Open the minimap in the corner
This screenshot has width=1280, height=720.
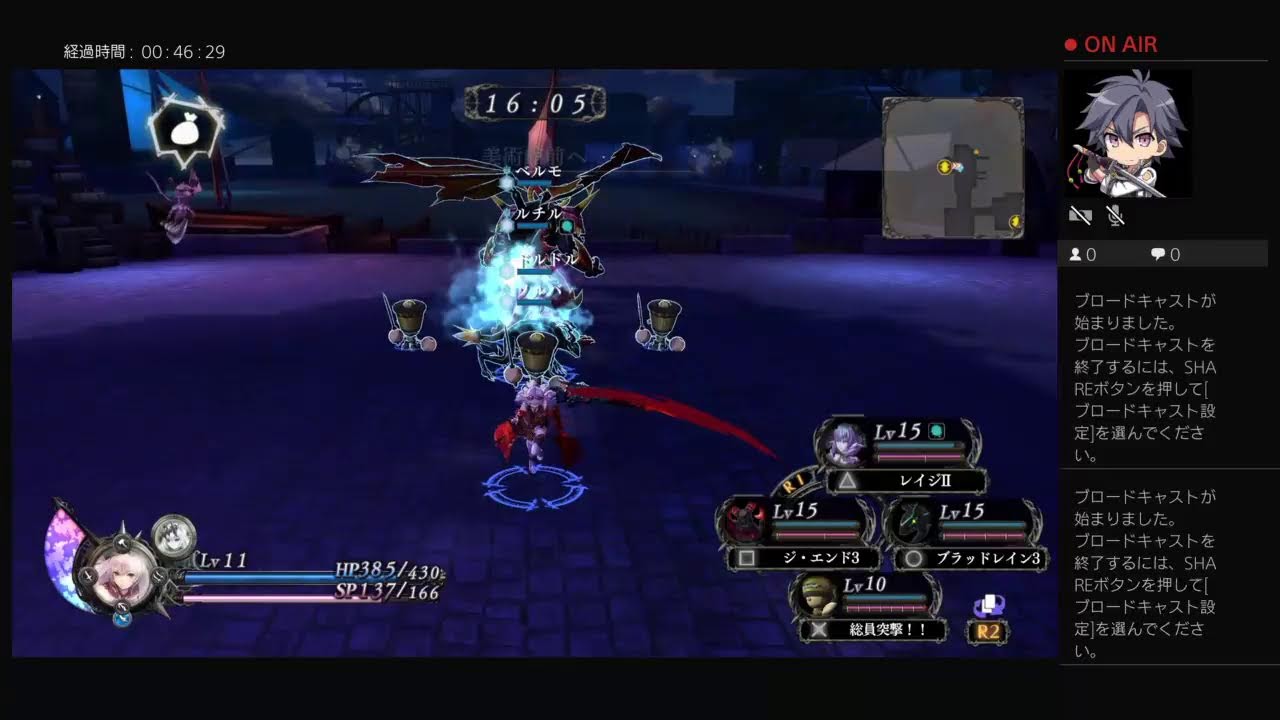tap(952, 167)
